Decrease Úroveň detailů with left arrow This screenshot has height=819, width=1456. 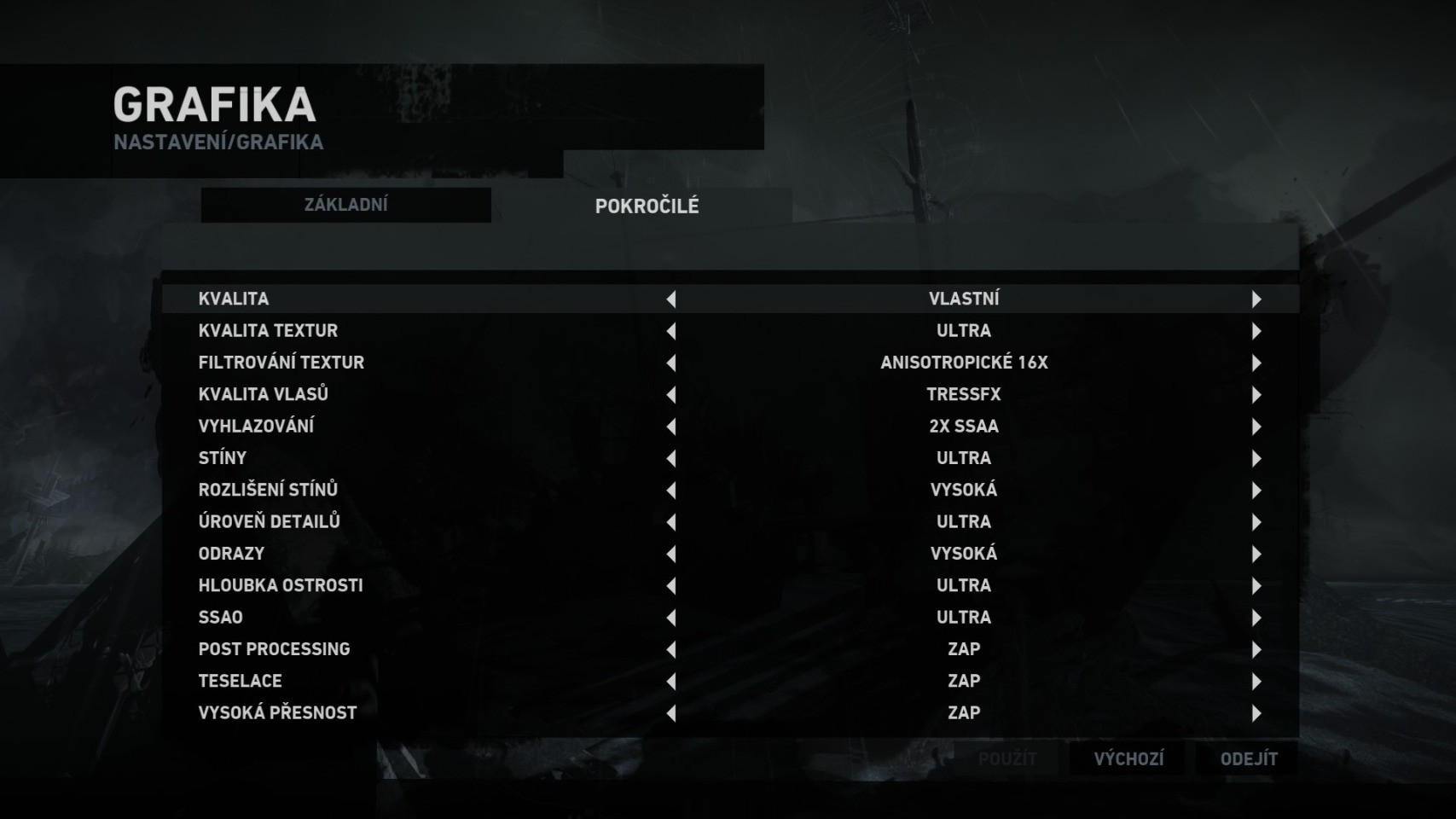(x=671, y=522)
